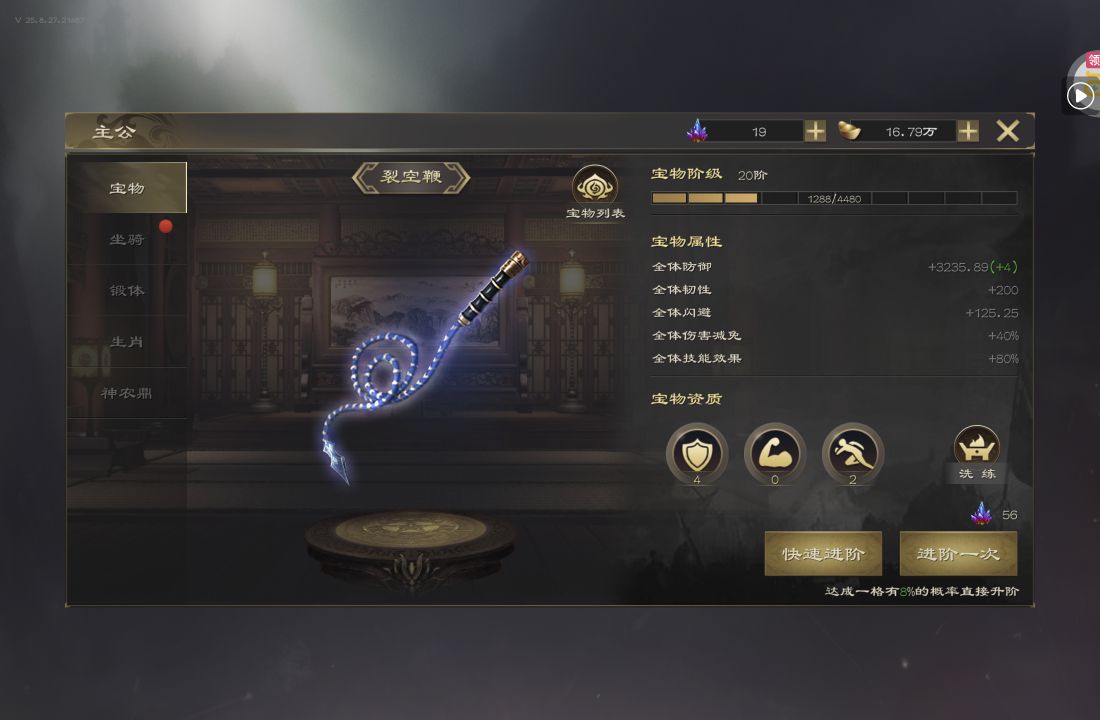Switch to the 宝物 tab
The height and width of the screenshot is (720, 1100).
coord(127,188)
